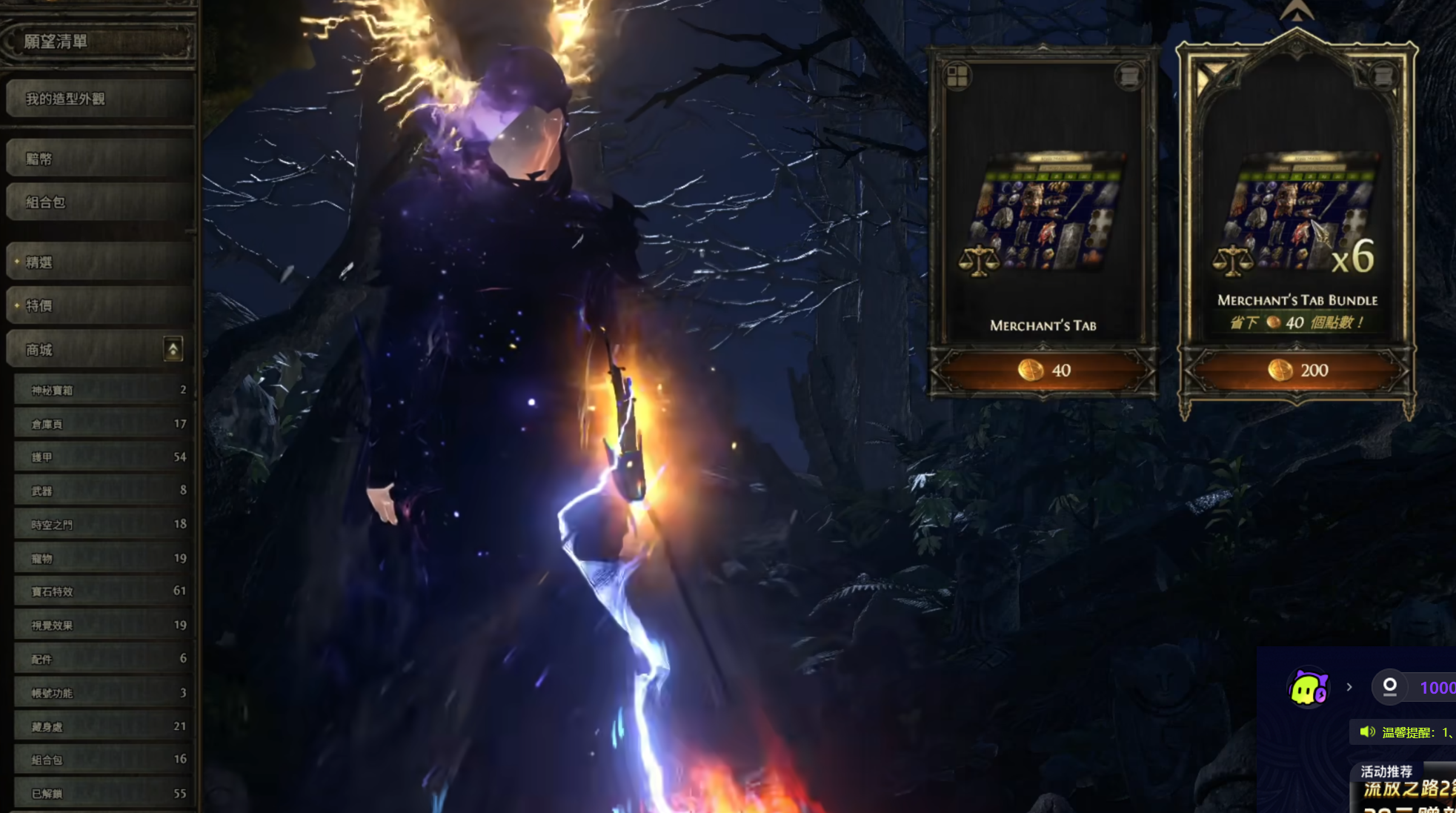Show the 已解鎖 unlocked items

(102, 793)
